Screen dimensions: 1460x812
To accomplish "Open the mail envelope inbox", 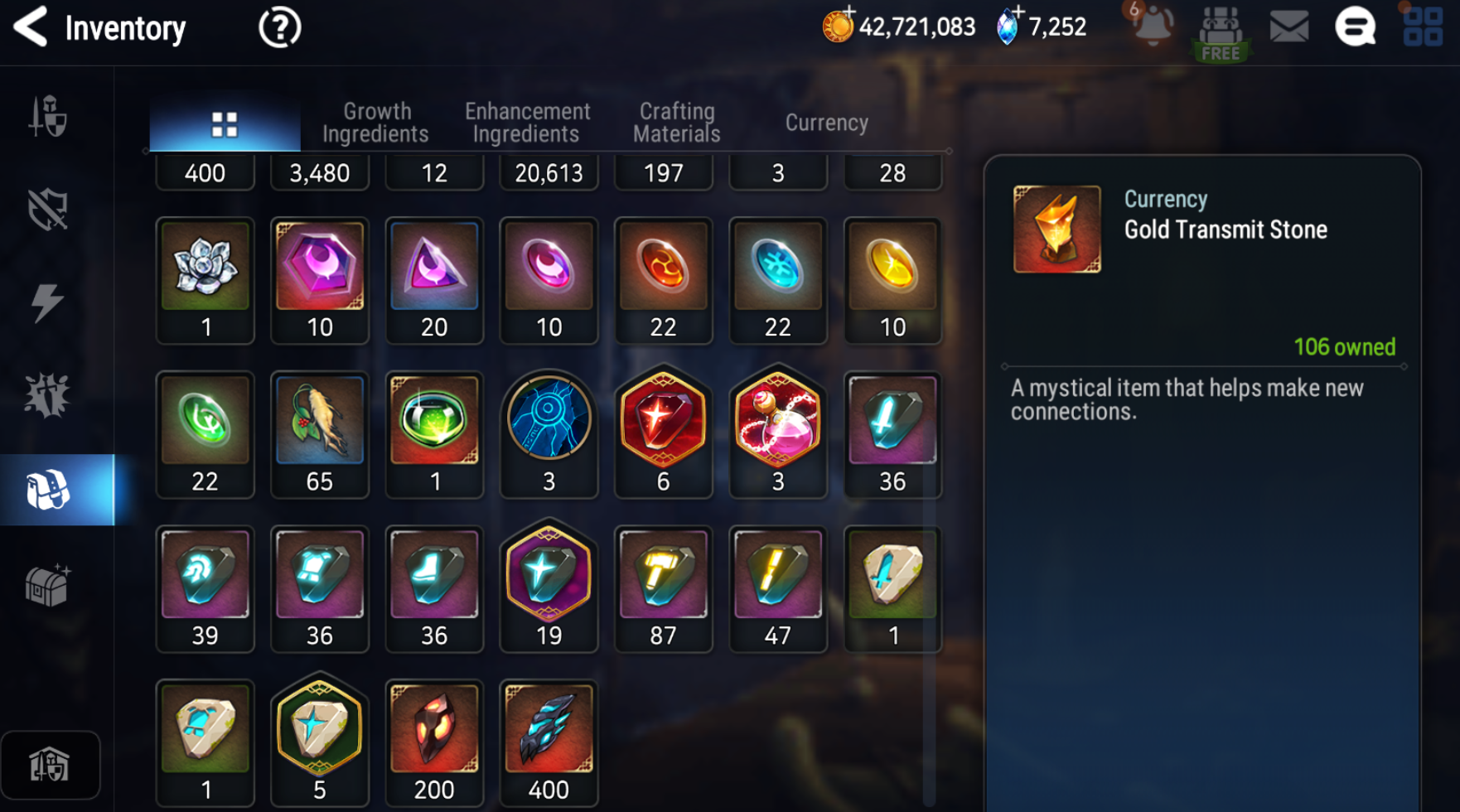I will (1288, 27).
